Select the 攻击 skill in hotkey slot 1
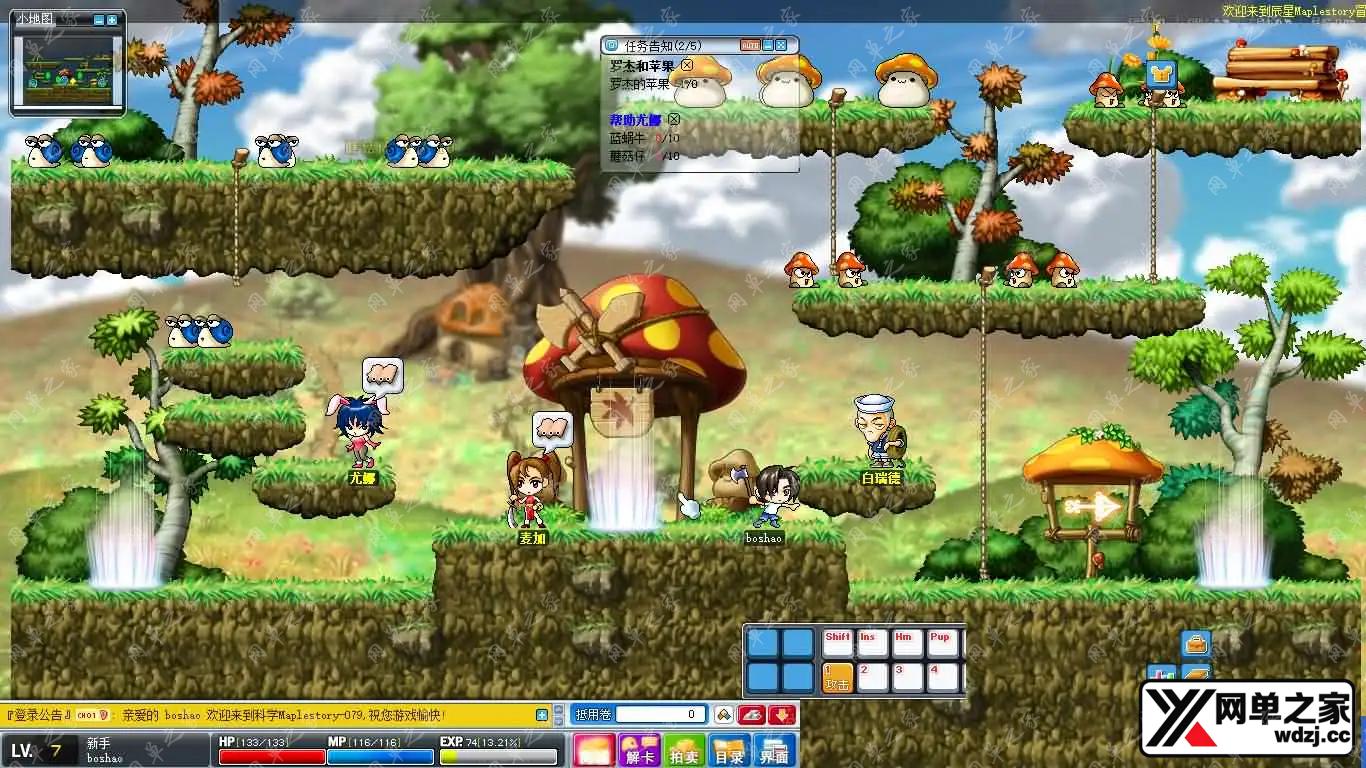Viewport: 1366px width, 768px height. tap(837, 677)
